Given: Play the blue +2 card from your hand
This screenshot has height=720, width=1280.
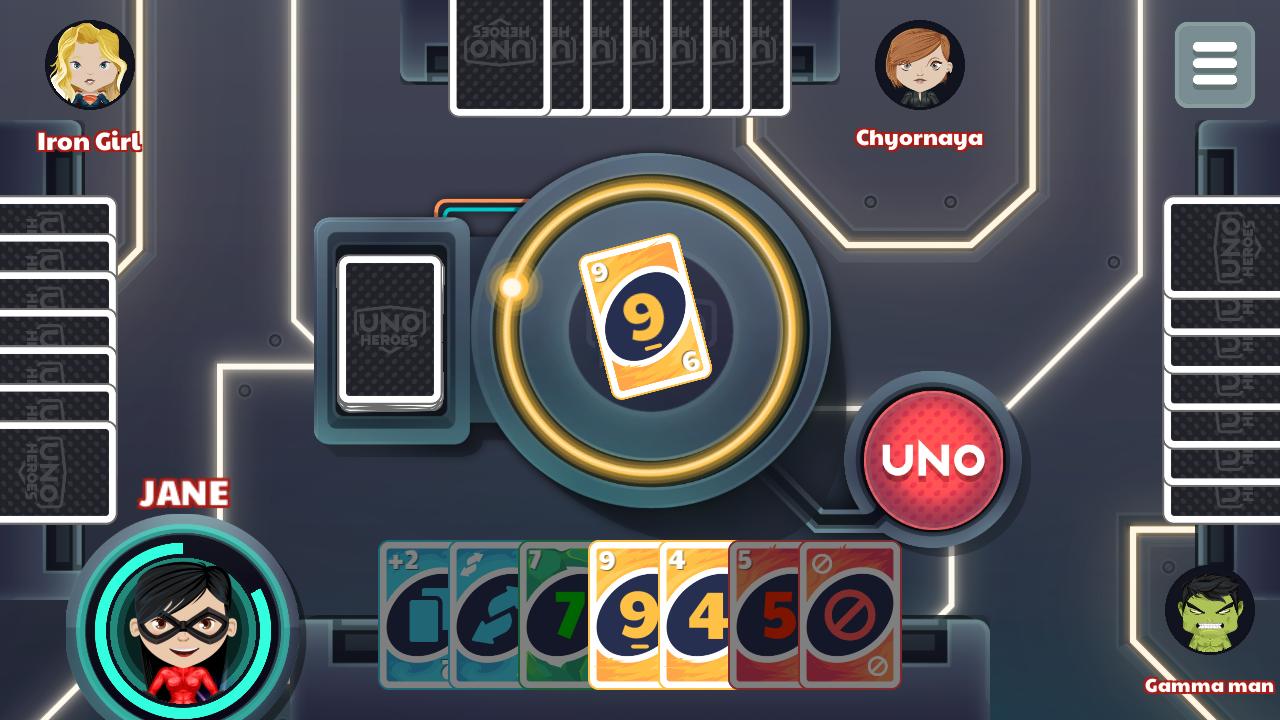Looking at the screenshot, I should [x=414, y=615].
